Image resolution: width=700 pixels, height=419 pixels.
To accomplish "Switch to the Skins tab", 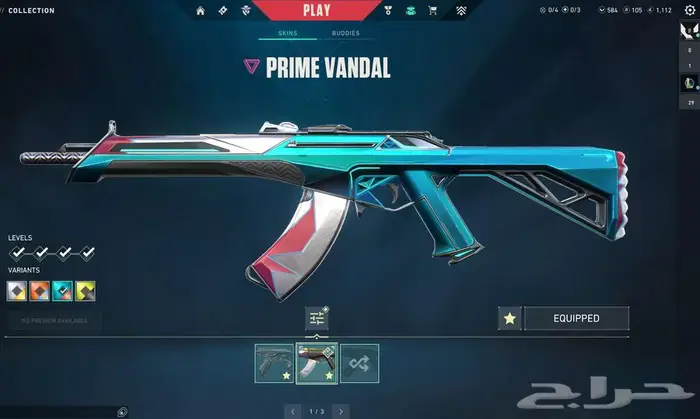I will coord(286,33).
